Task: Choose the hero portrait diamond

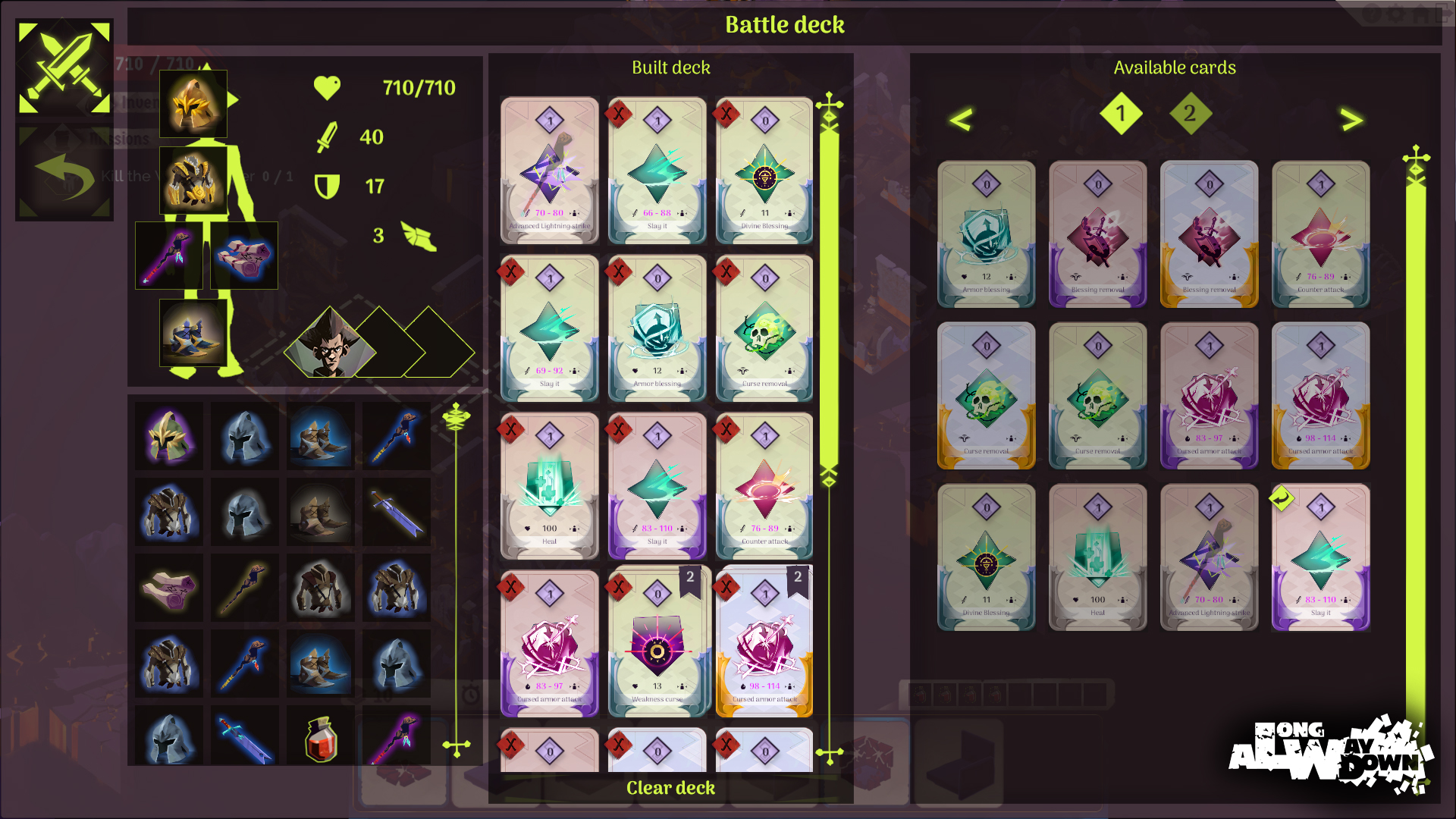Action: click(331, 344)
